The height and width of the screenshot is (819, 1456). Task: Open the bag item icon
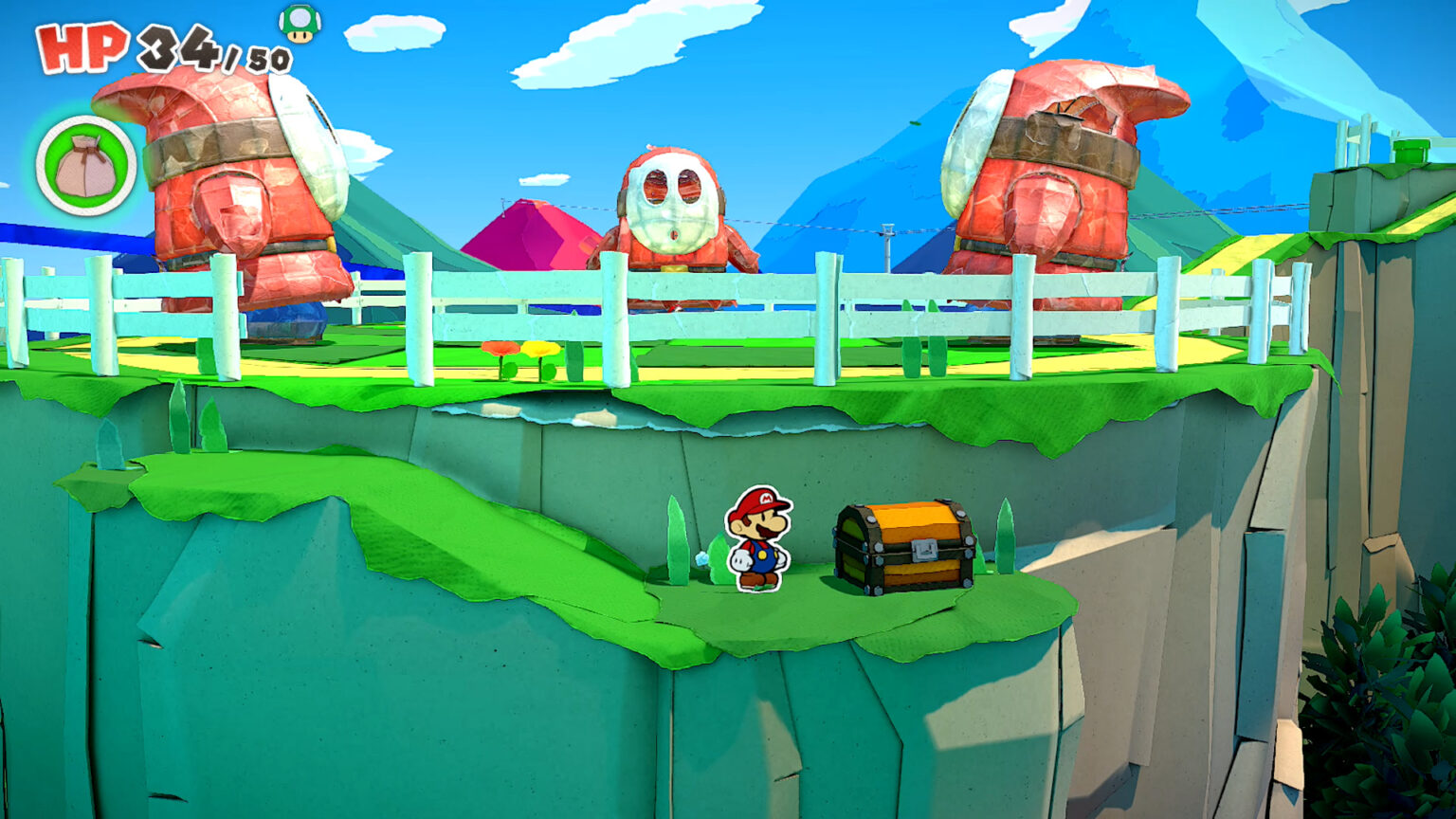coord(83,167)
